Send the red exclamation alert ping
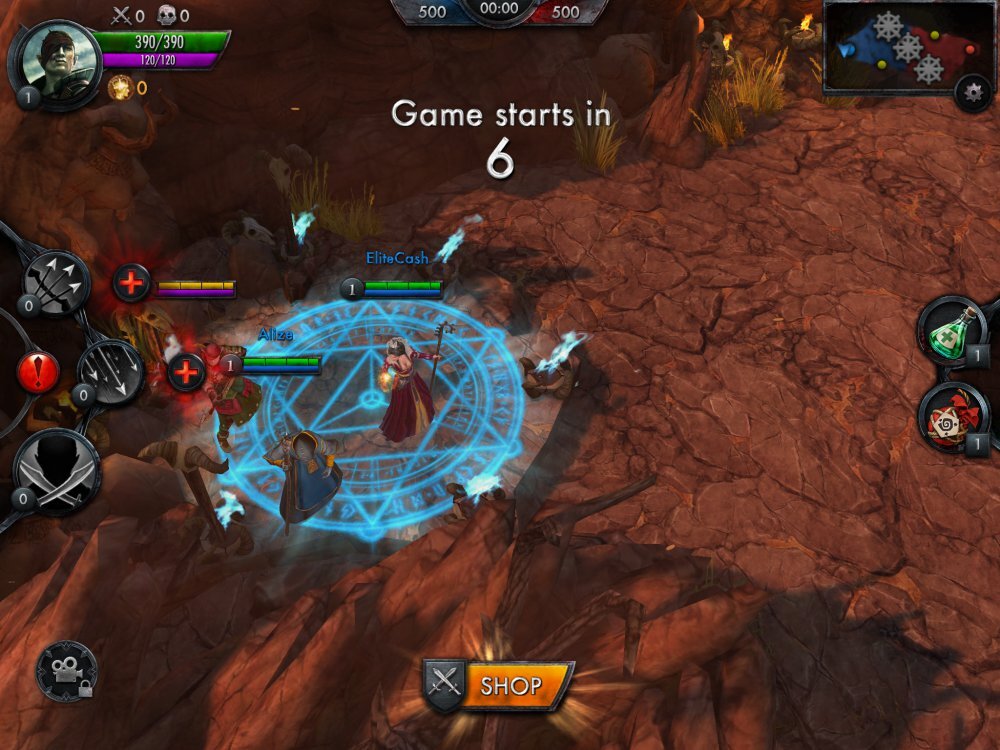The width and height of the screenshot is (1000, 750). [x=38, y=373]
